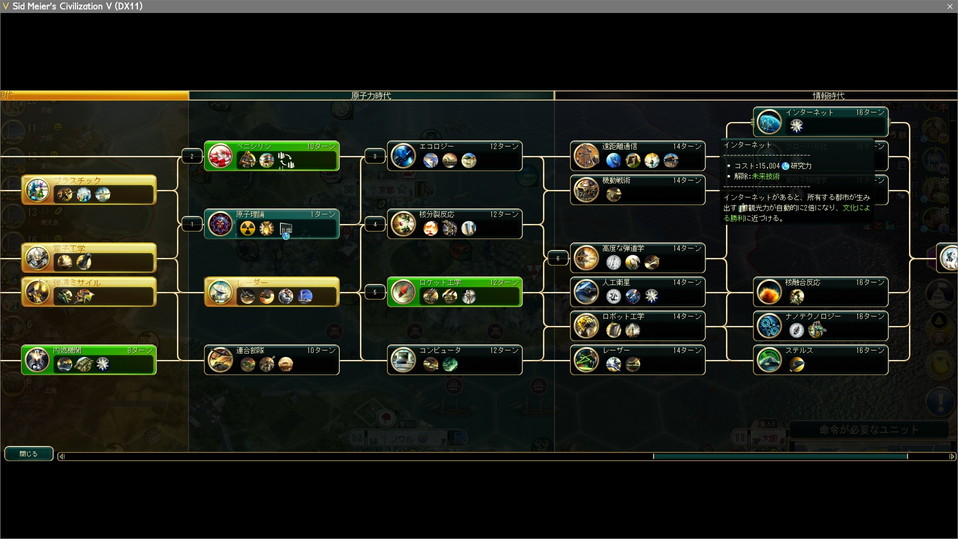
Task: Choose the ナノテクノロジー (Nanotechnology) tech
Action: (820, 325)
